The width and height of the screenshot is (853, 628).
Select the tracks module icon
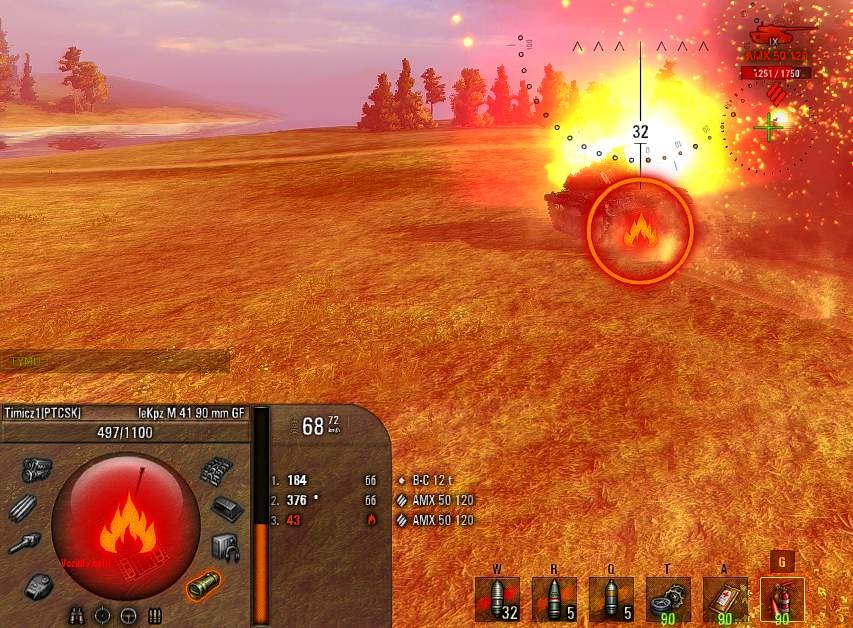click(x=218, y=471)
